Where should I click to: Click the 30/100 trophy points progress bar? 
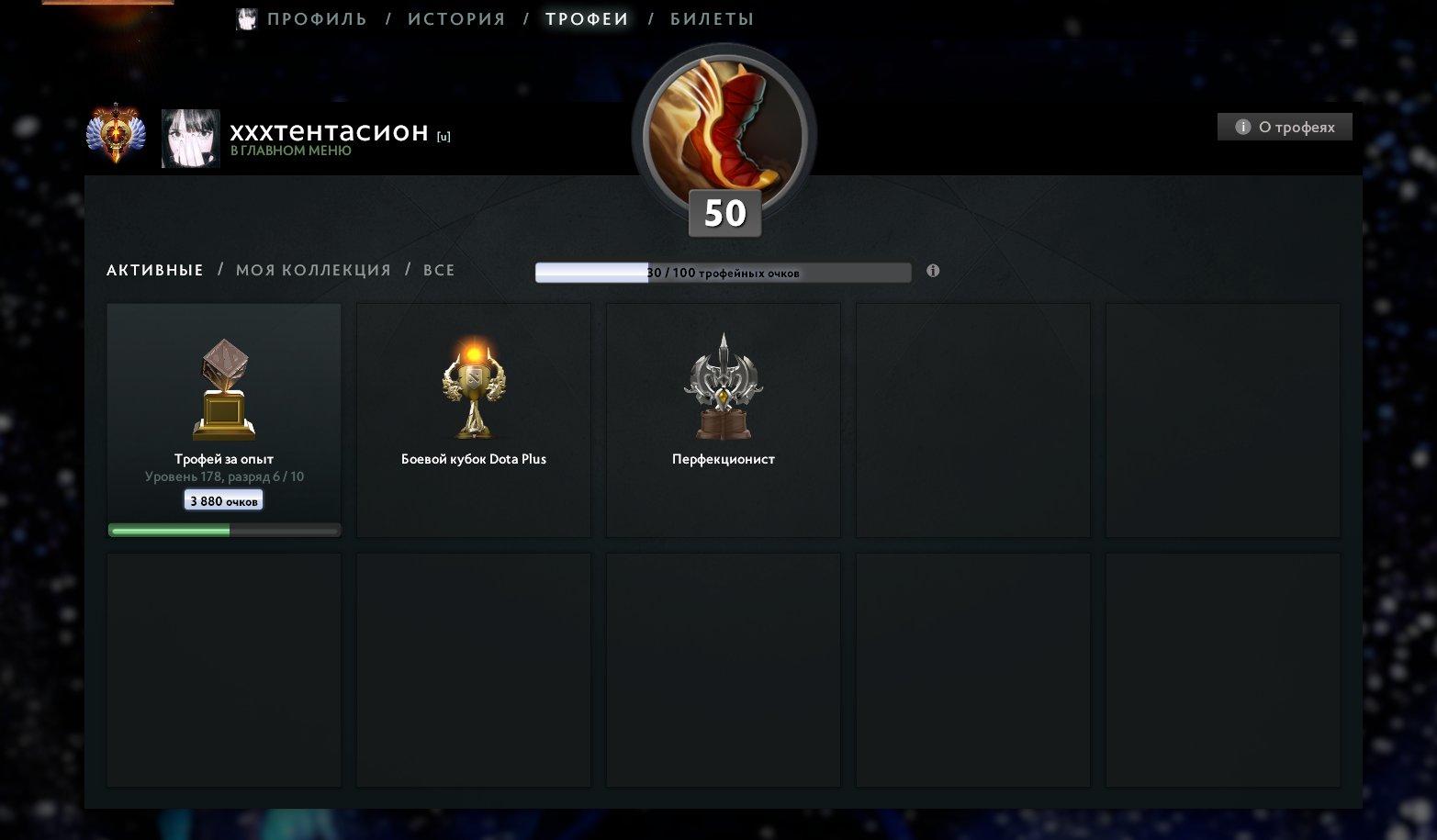pos(722,272)
